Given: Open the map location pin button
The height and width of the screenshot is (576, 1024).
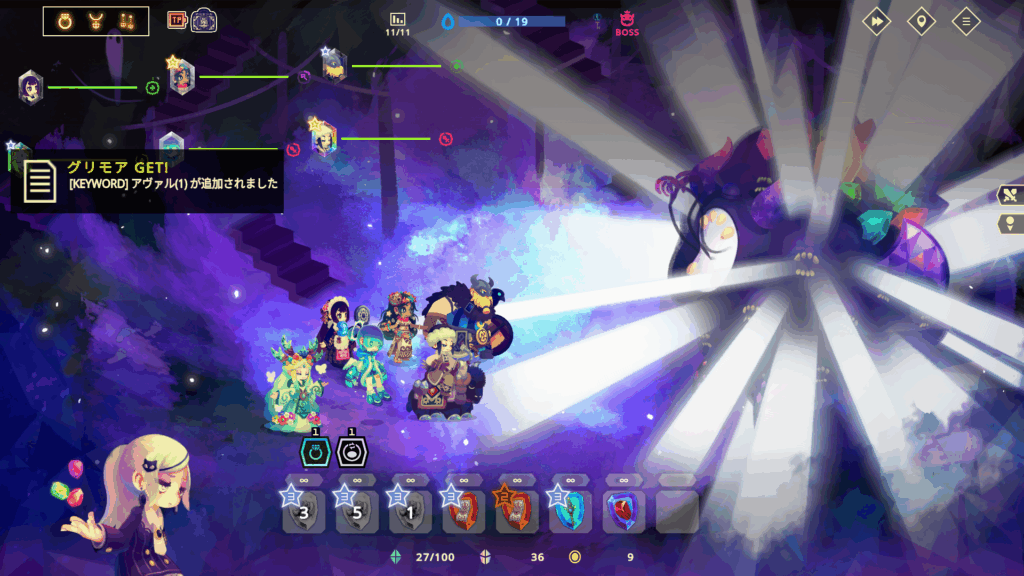Looking at the screenshot, I should pos(921,21).
